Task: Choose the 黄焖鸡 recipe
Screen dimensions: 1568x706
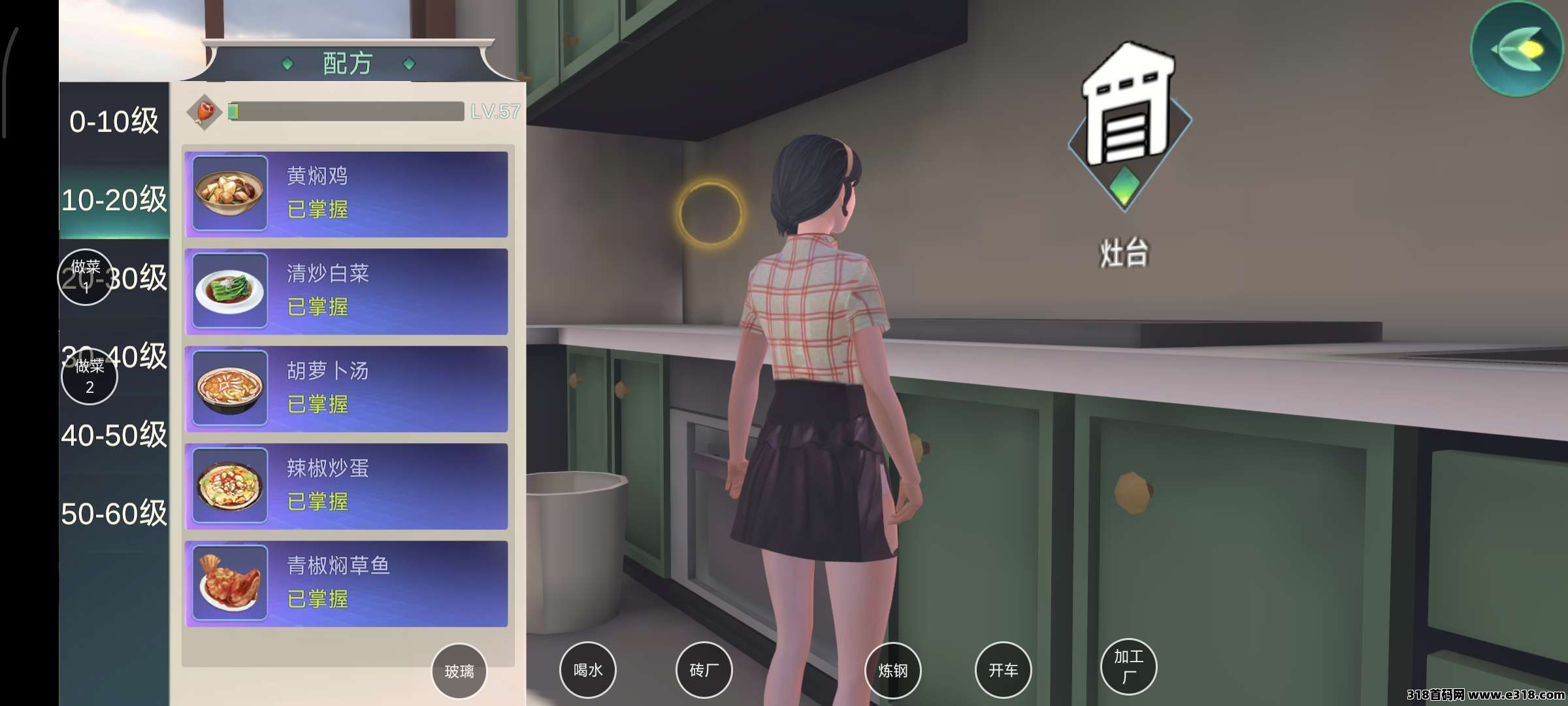Action: click(x=346, y=194)
